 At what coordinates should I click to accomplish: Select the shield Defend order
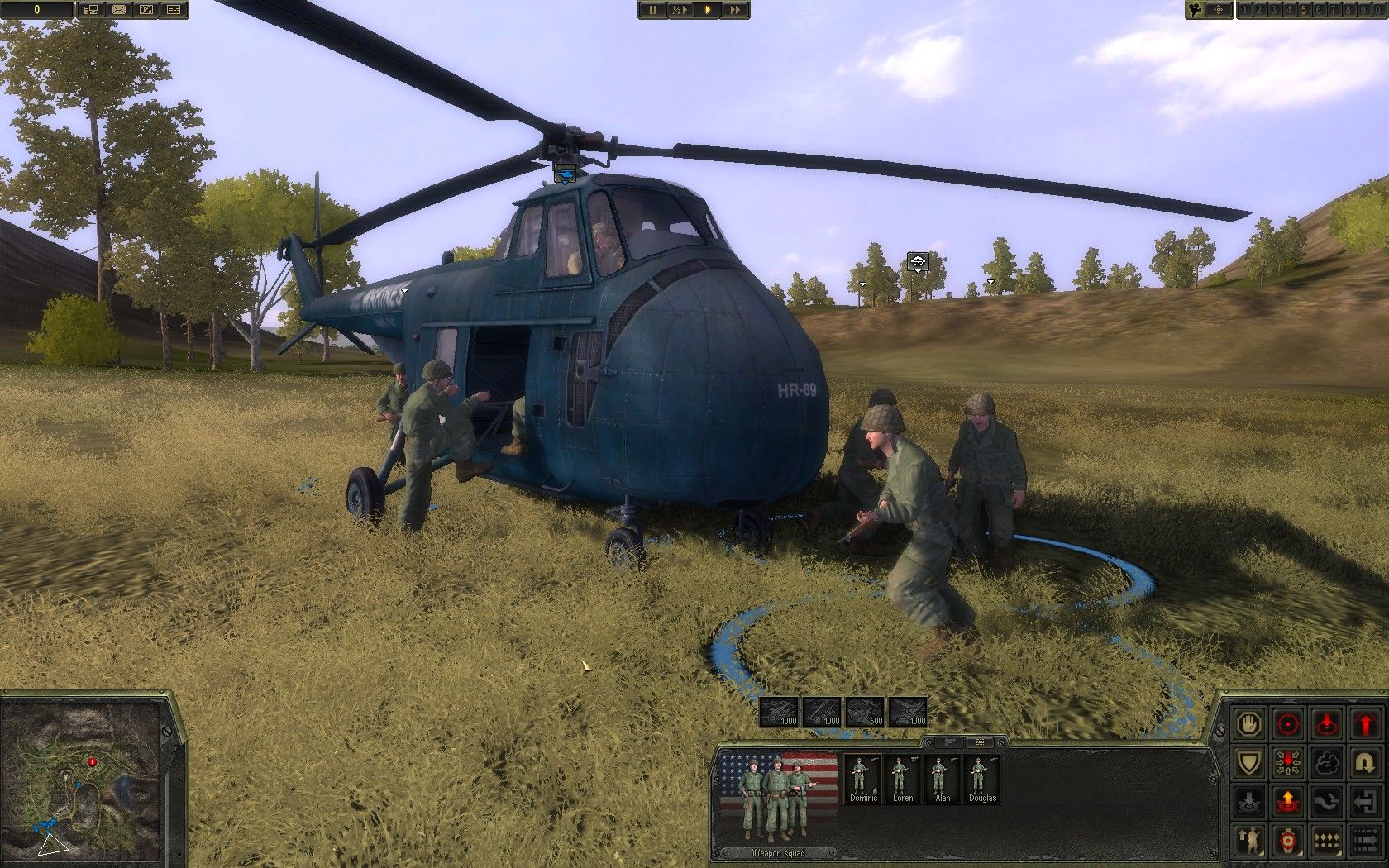click(1248, 762)
